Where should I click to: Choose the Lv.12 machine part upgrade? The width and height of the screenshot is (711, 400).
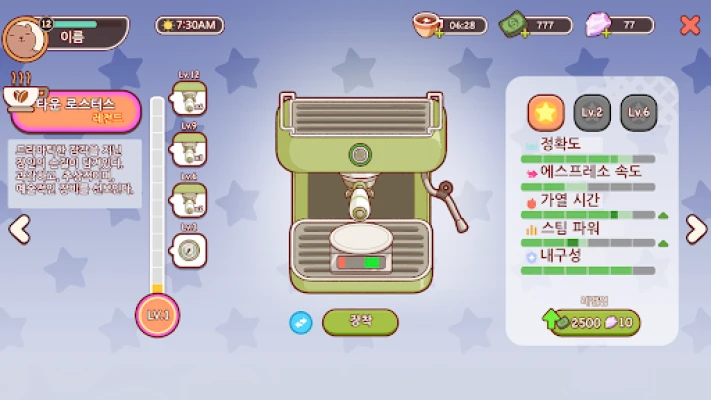coord(189,99)
